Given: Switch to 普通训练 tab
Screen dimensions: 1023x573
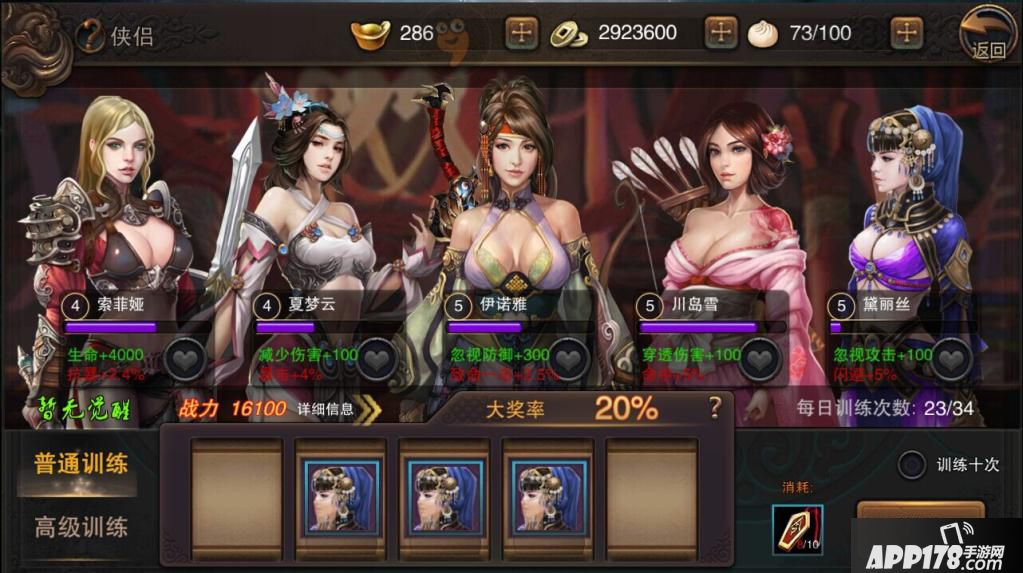Looking at the screenshot, I should pos(81,464).
